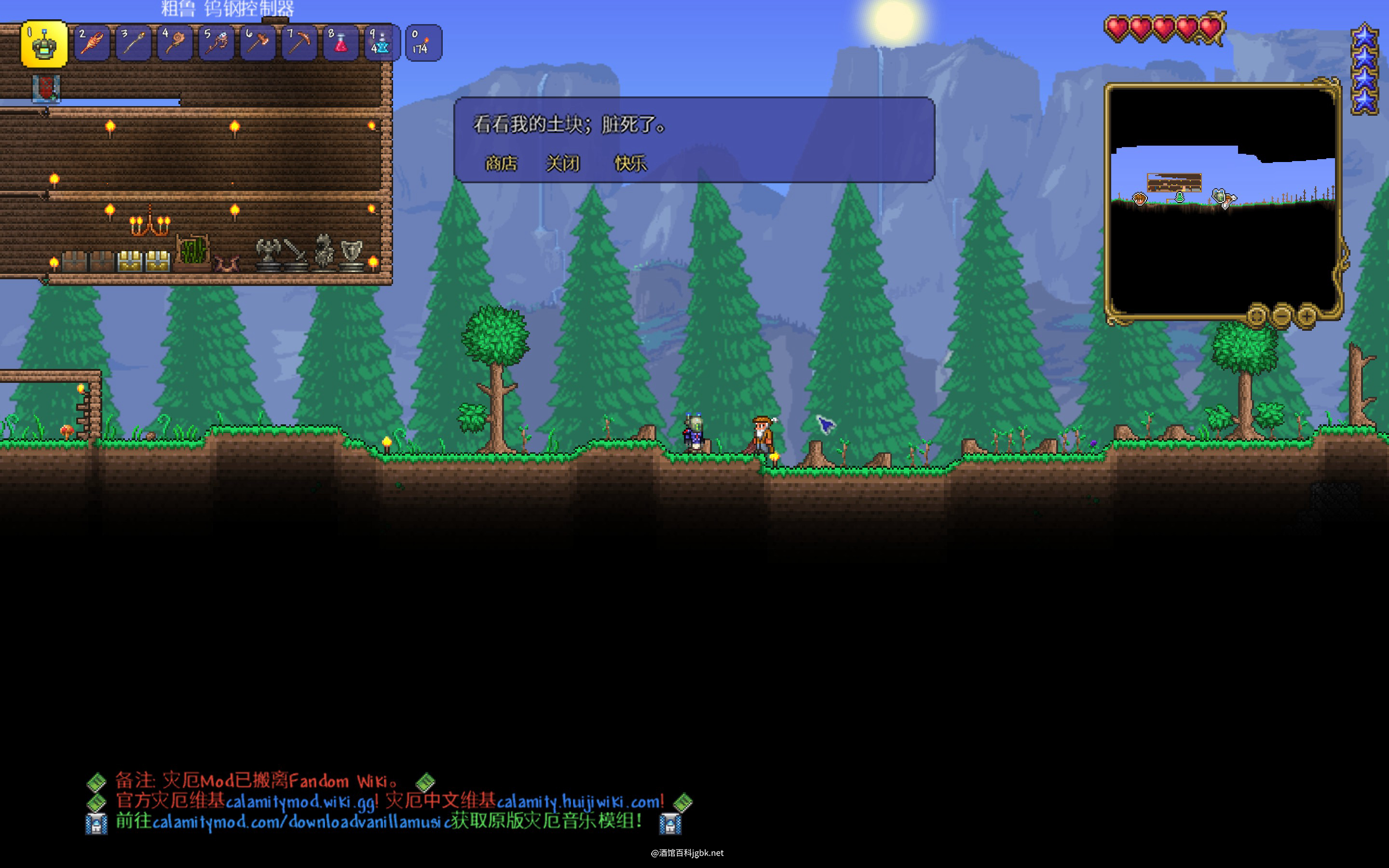
Task: Select the blue mana potion slot
Action: 381,43
